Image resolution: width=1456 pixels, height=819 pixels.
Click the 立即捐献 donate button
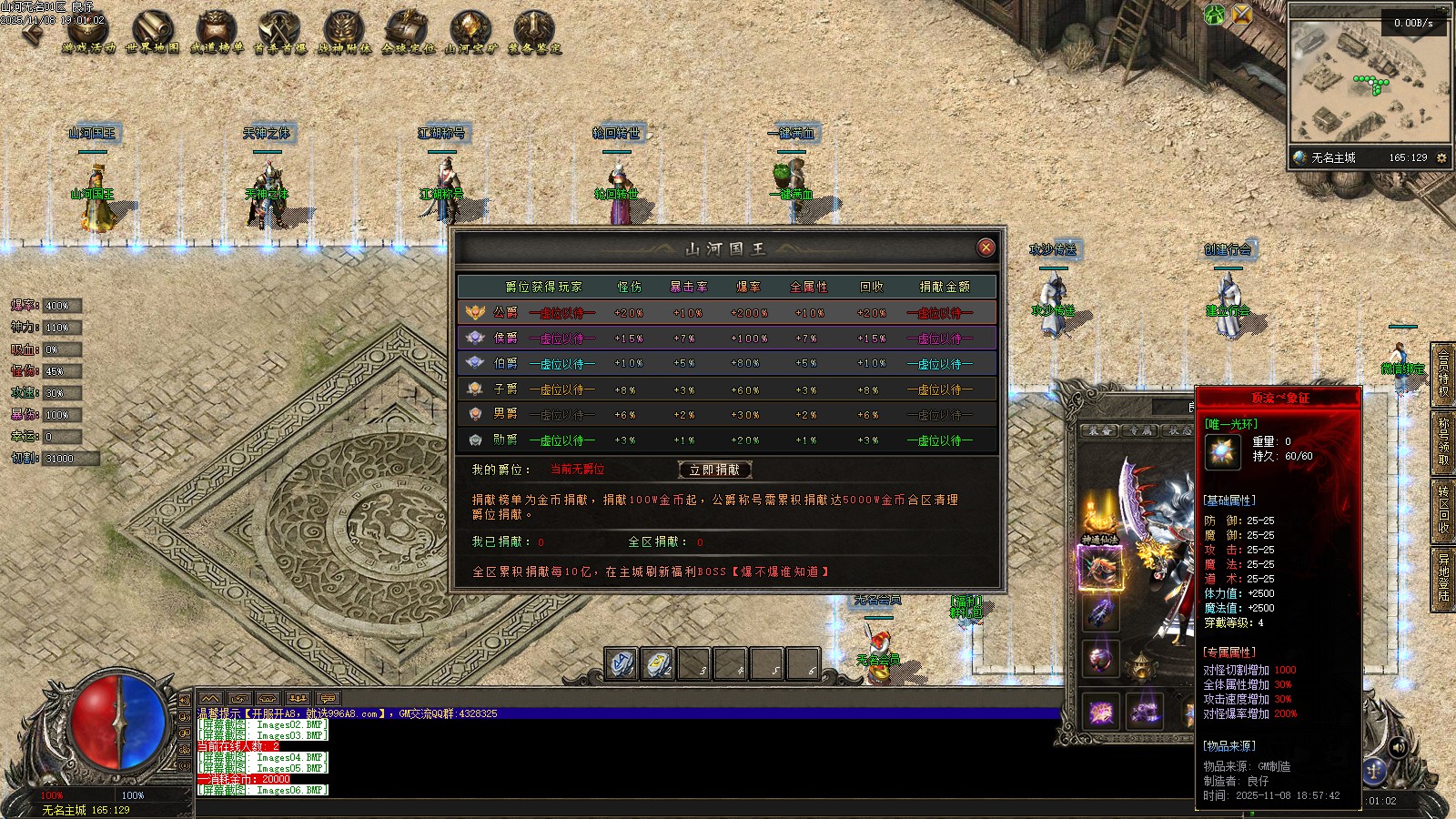pyautogui.click(x=715, y=470)
